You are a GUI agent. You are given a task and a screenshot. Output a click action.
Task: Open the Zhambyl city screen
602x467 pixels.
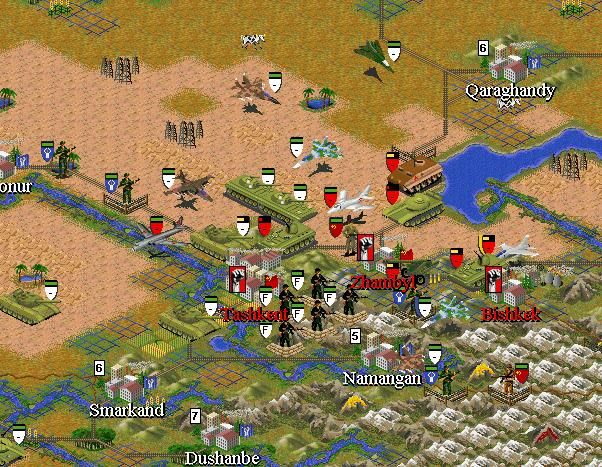coord(380,260)
